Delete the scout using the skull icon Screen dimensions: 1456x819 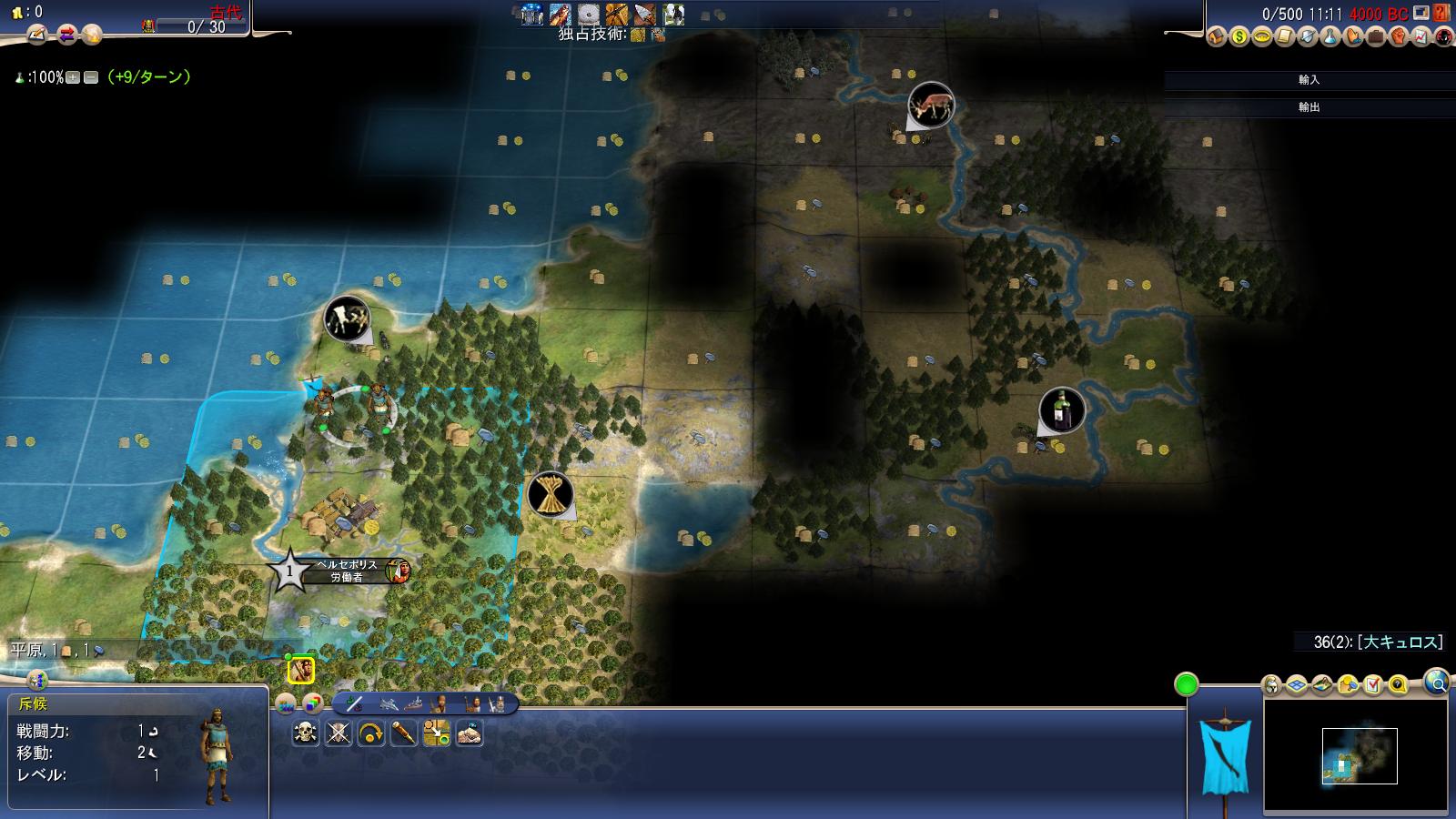[x=306, y=732]
